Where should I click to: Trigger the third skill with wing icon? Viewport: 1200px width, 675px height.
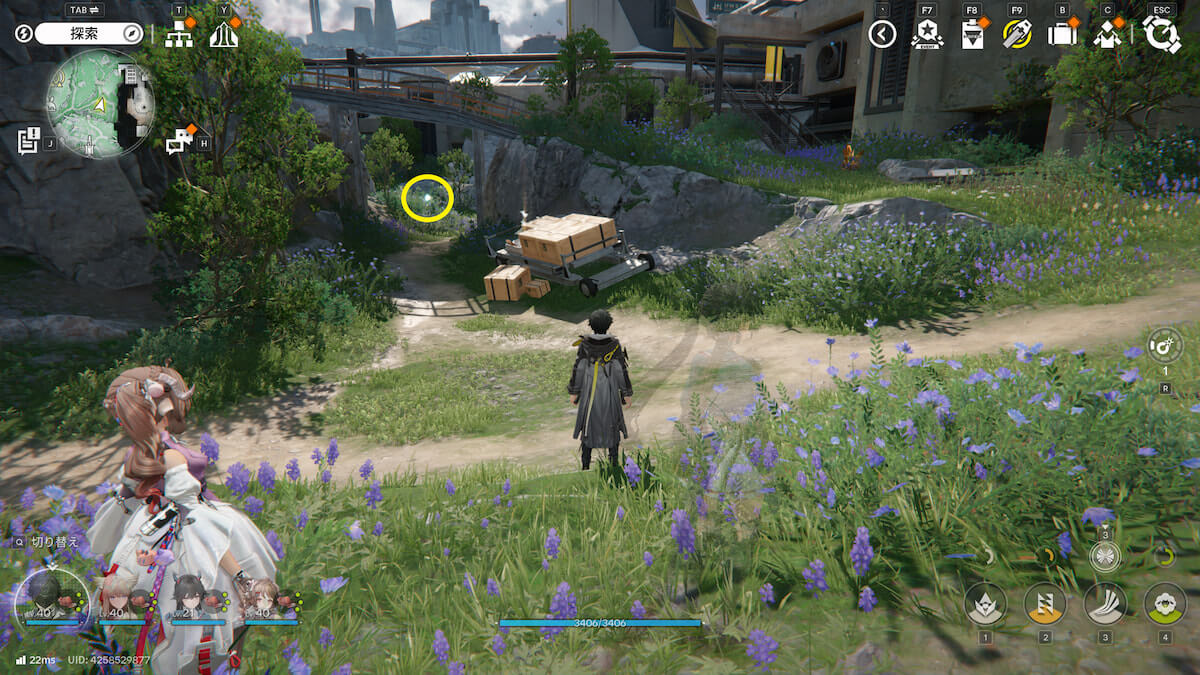[x=1105, y=604]
